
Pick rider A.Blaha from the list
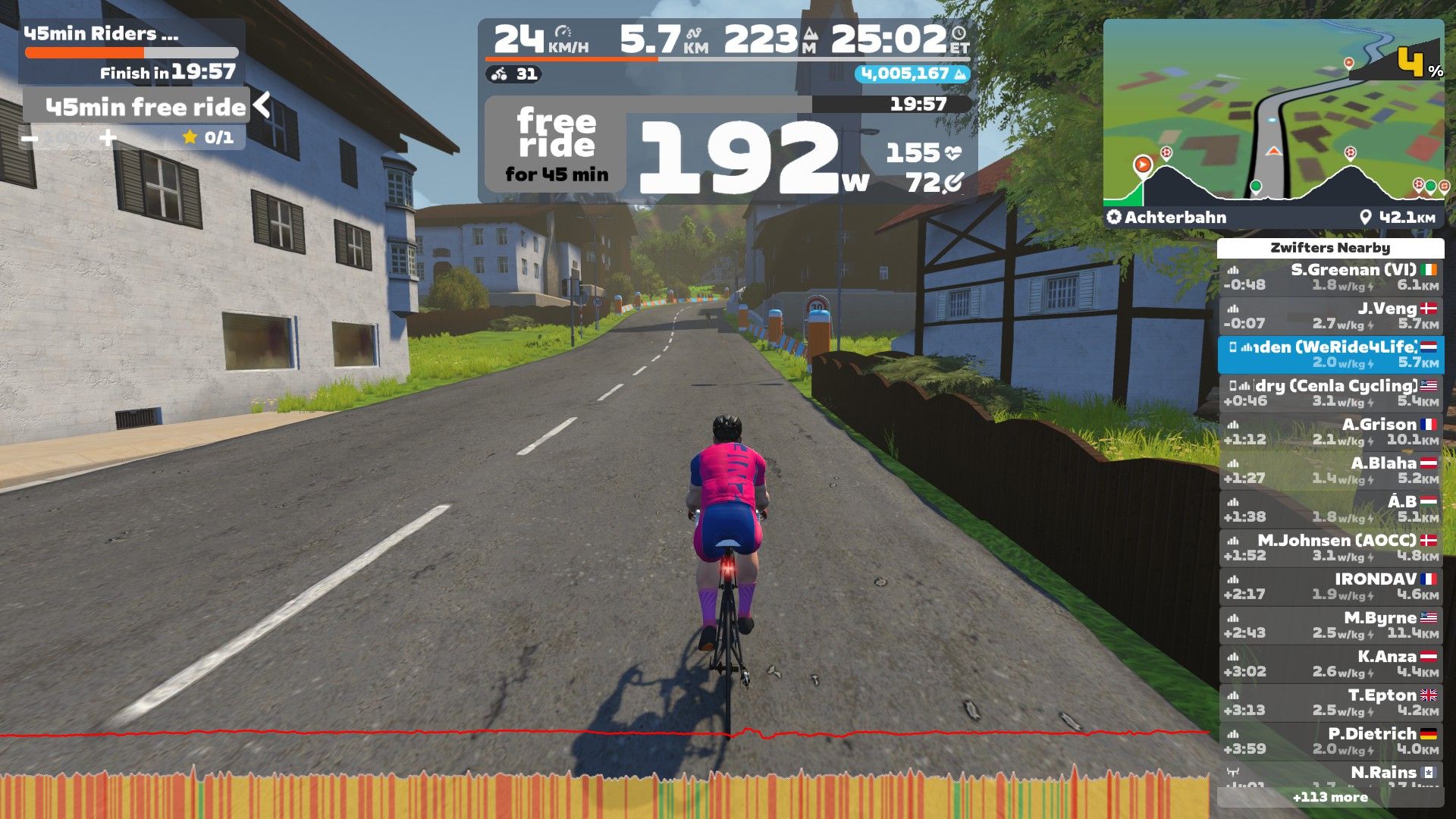pyautogui.click(x=1330, y=470)
